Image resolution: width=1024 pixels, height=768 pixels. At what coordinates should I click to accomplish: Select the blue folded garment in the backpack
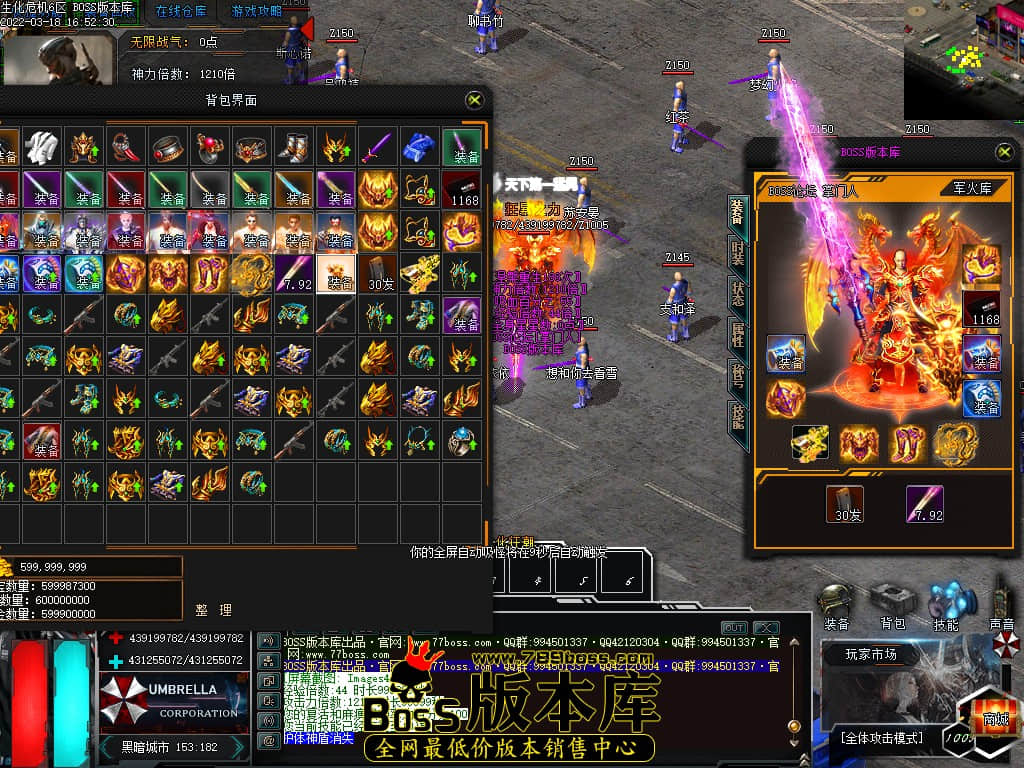tap(419, 147)
